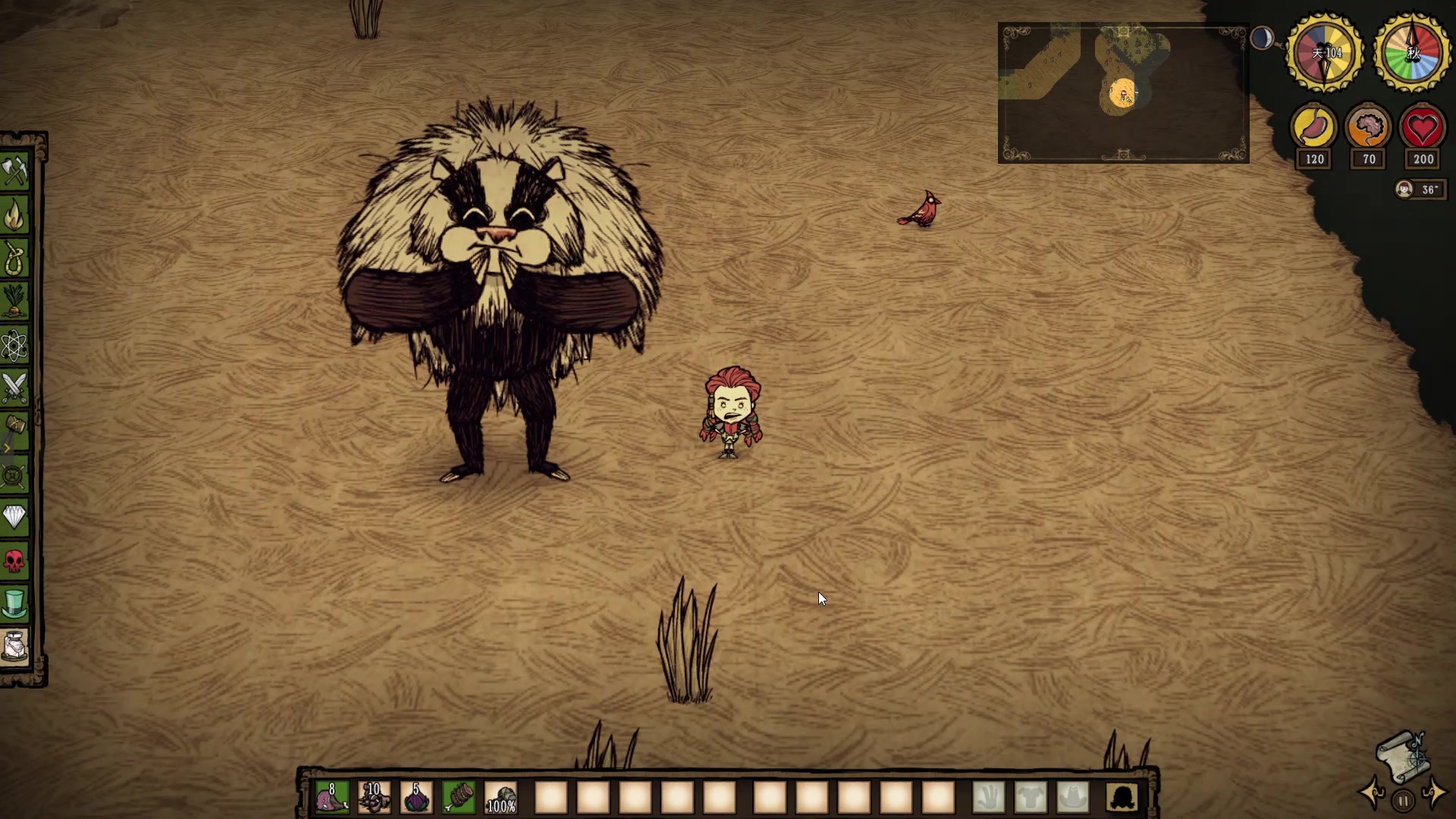Viewport: 1456px width, 819px height.
Task: Select the rope-trap Survival crafting tab
Action: coord(14,259)
